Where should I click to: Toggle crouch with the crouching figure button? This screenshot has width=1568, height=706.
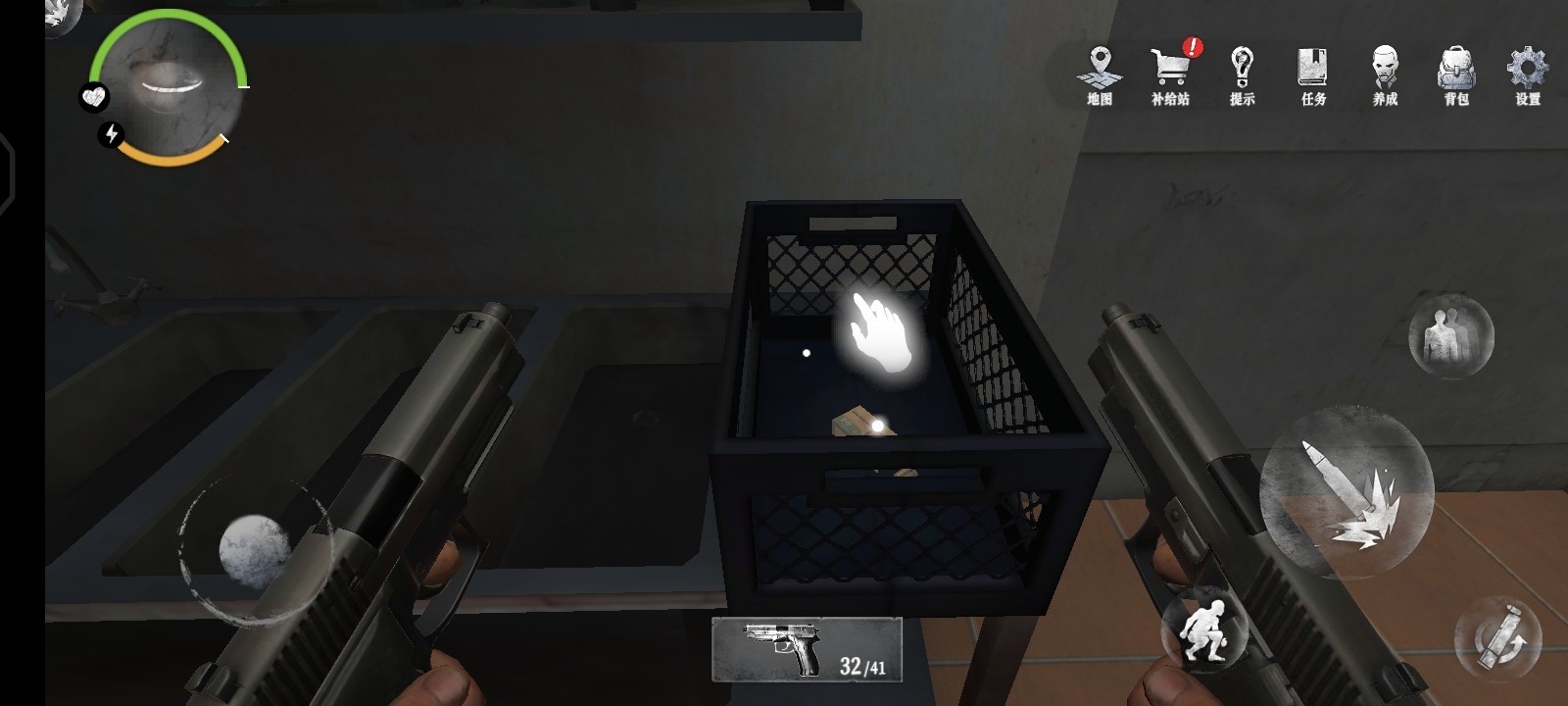pyautogui.click(x=1203, y=630)
